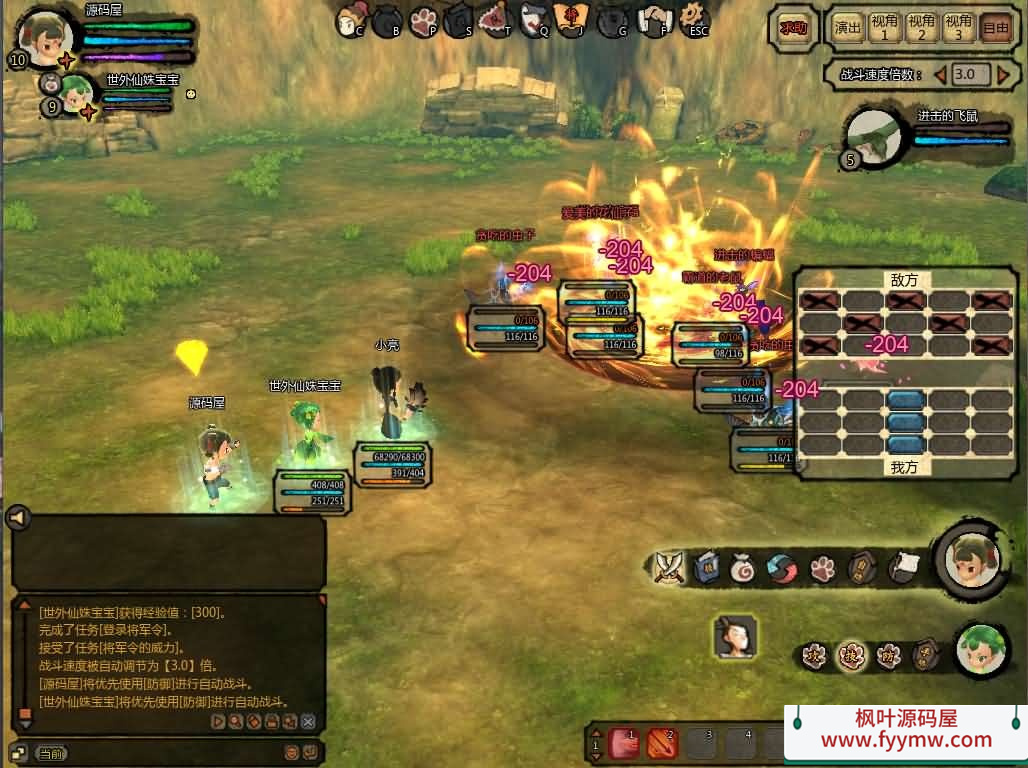Switch to the 演出 camera mode

point(848,28)
